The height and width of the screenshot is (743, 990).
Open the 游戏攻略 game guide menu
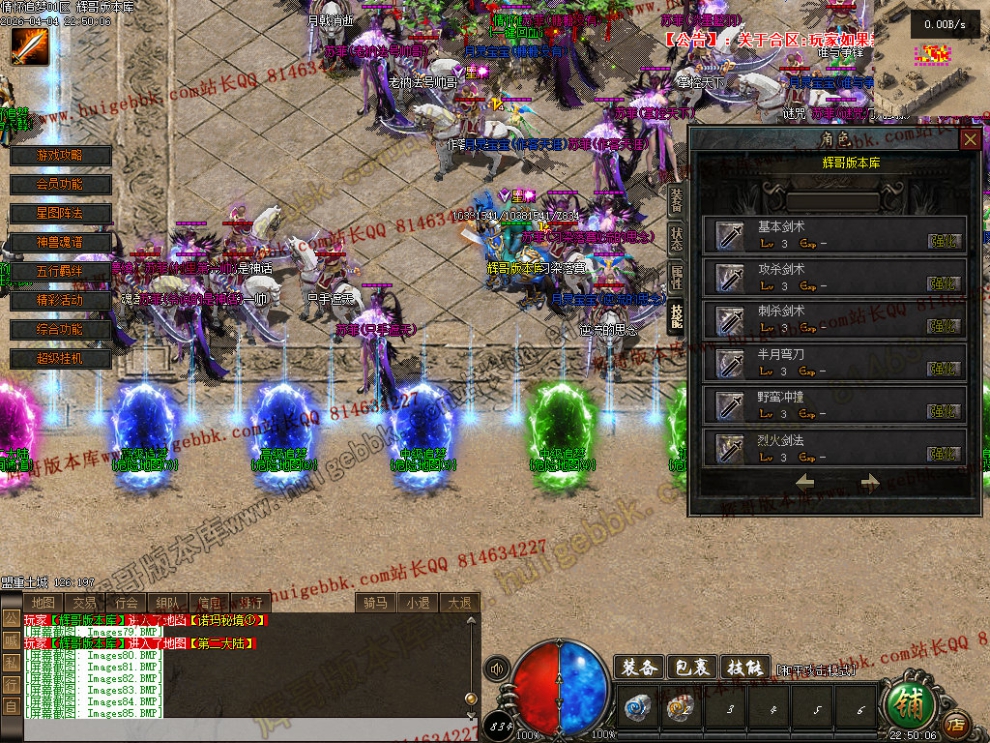tap(60, 155)
